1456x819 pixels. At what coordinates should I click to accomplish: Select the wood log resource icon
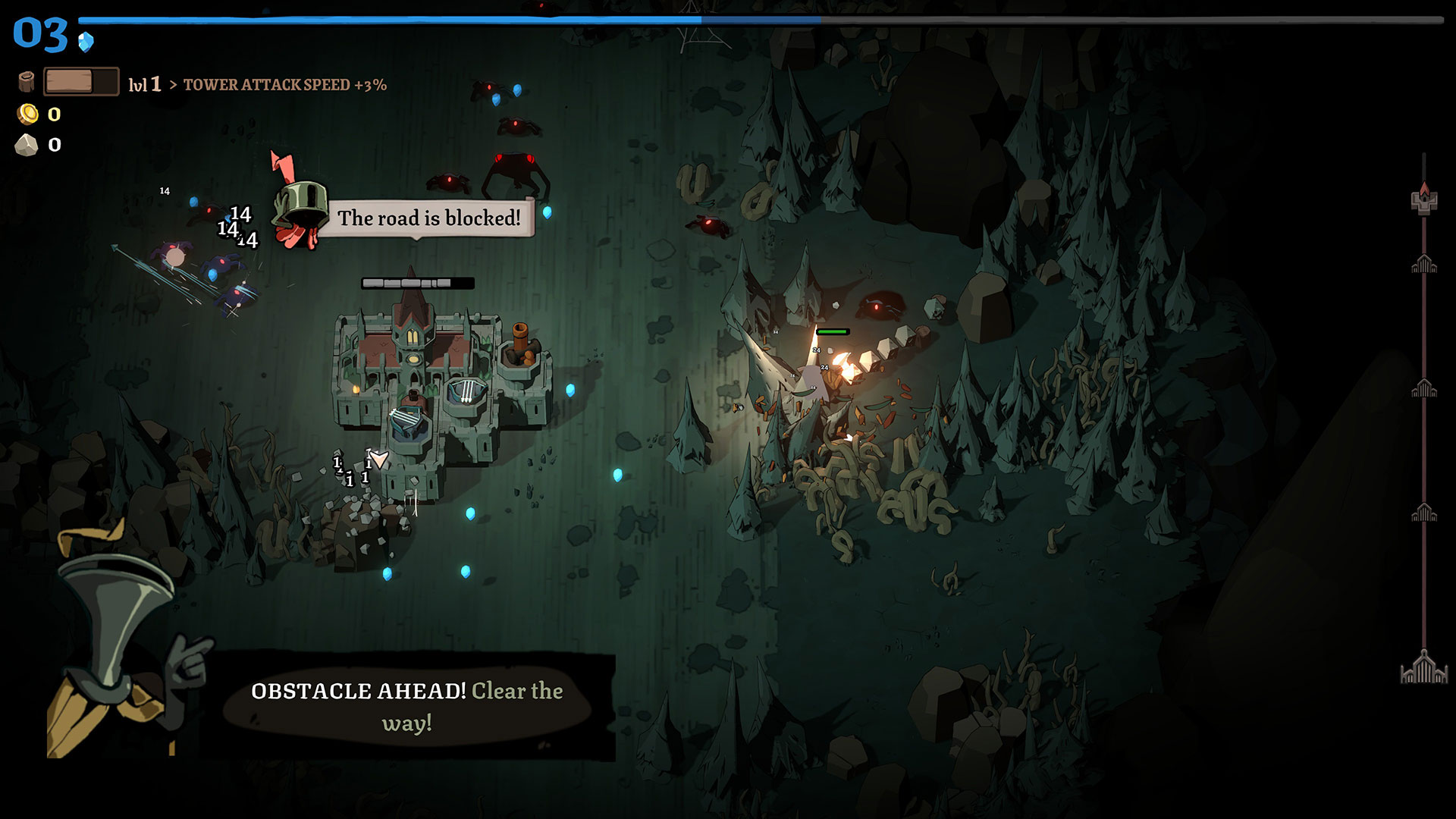27,82
